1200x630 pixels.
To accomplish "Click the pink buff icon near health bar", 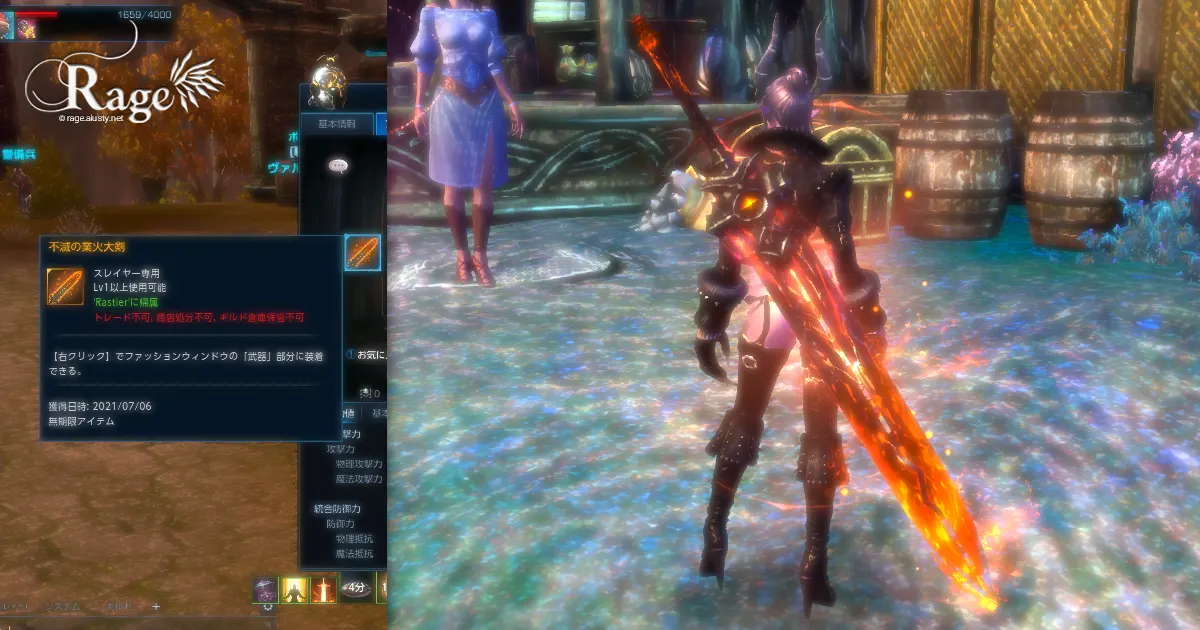I will tap(27, 28).
